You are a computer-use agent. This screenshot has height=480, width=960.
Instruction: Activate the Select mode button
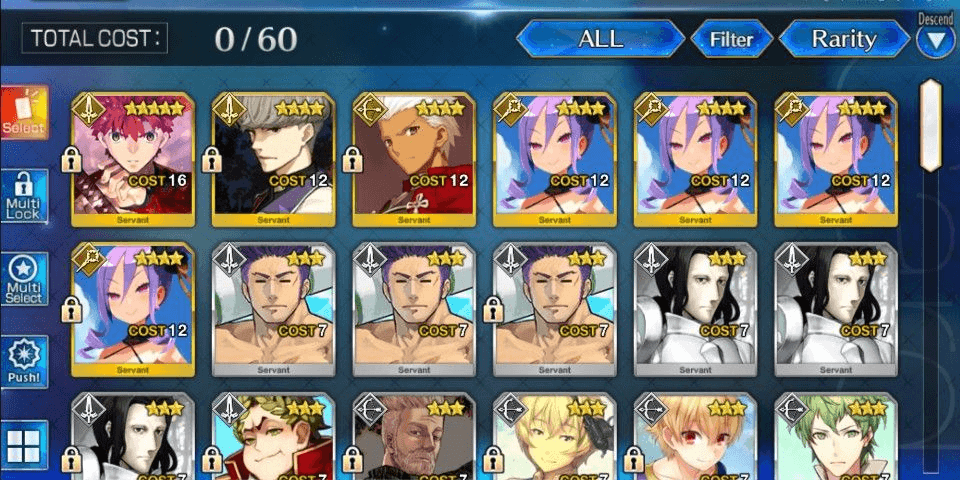[24, 113]
